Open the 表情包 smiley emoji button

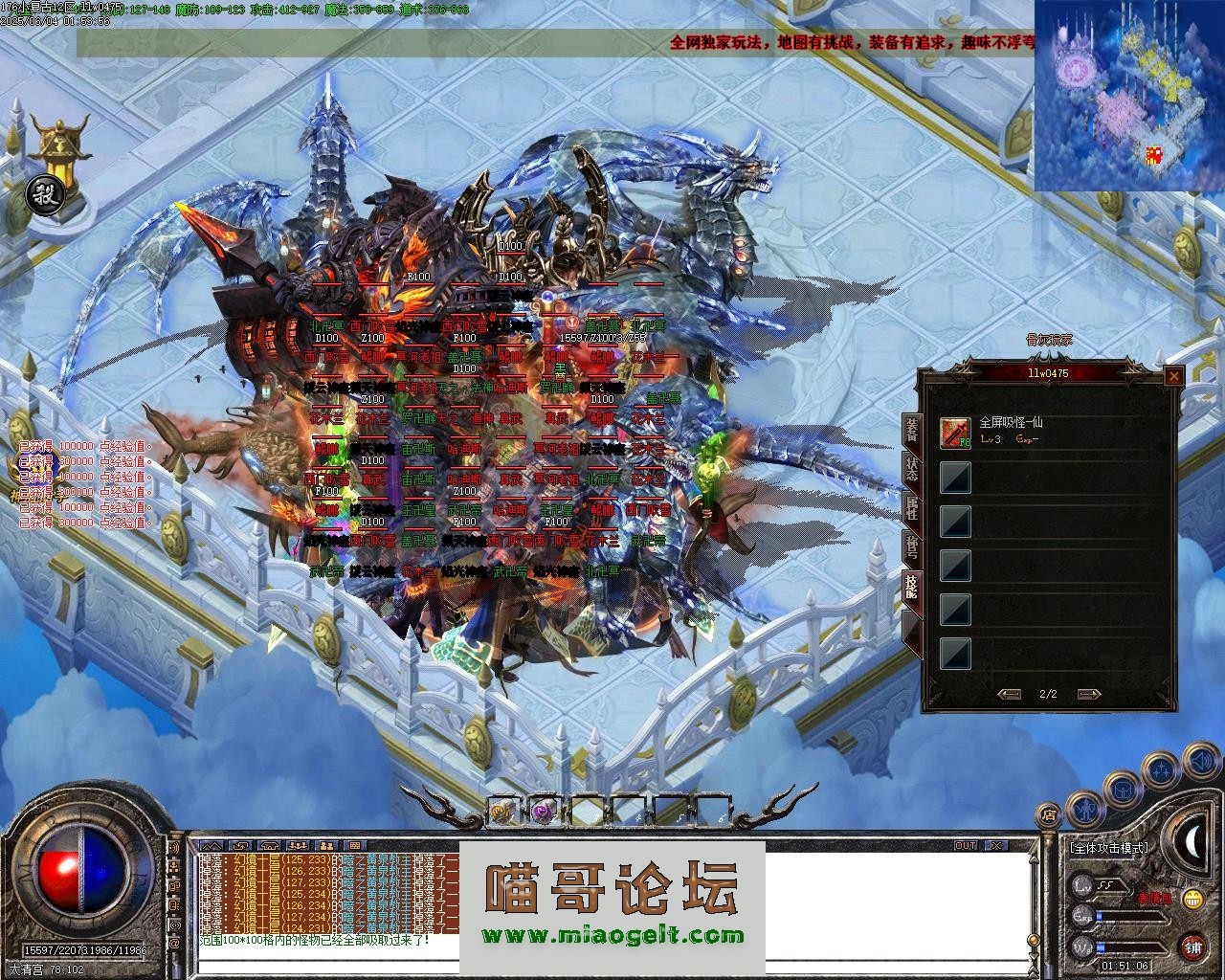pos(1192,899)
